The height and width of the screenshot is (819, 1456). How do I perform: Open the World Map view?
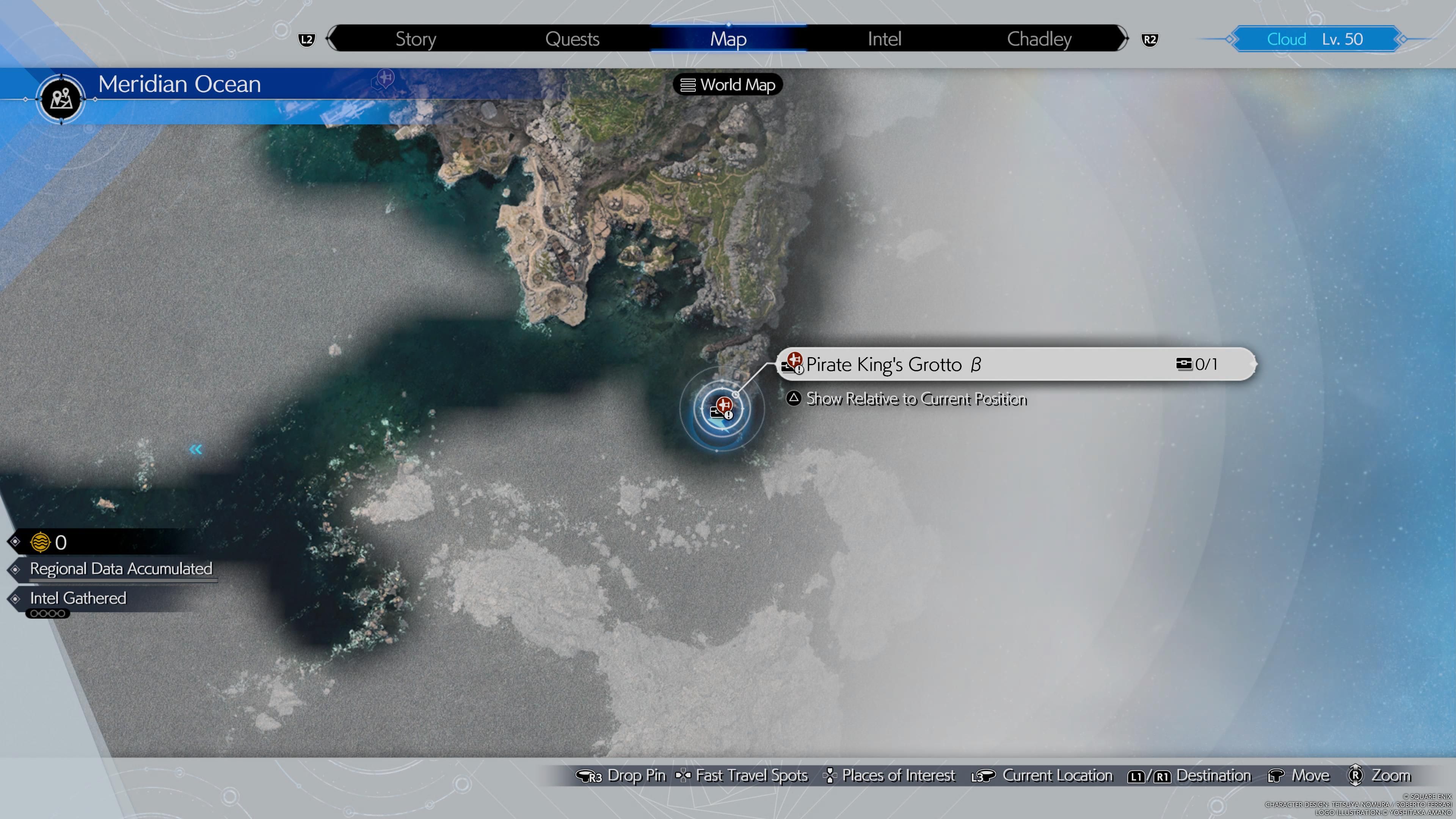[x=728, y=85]
